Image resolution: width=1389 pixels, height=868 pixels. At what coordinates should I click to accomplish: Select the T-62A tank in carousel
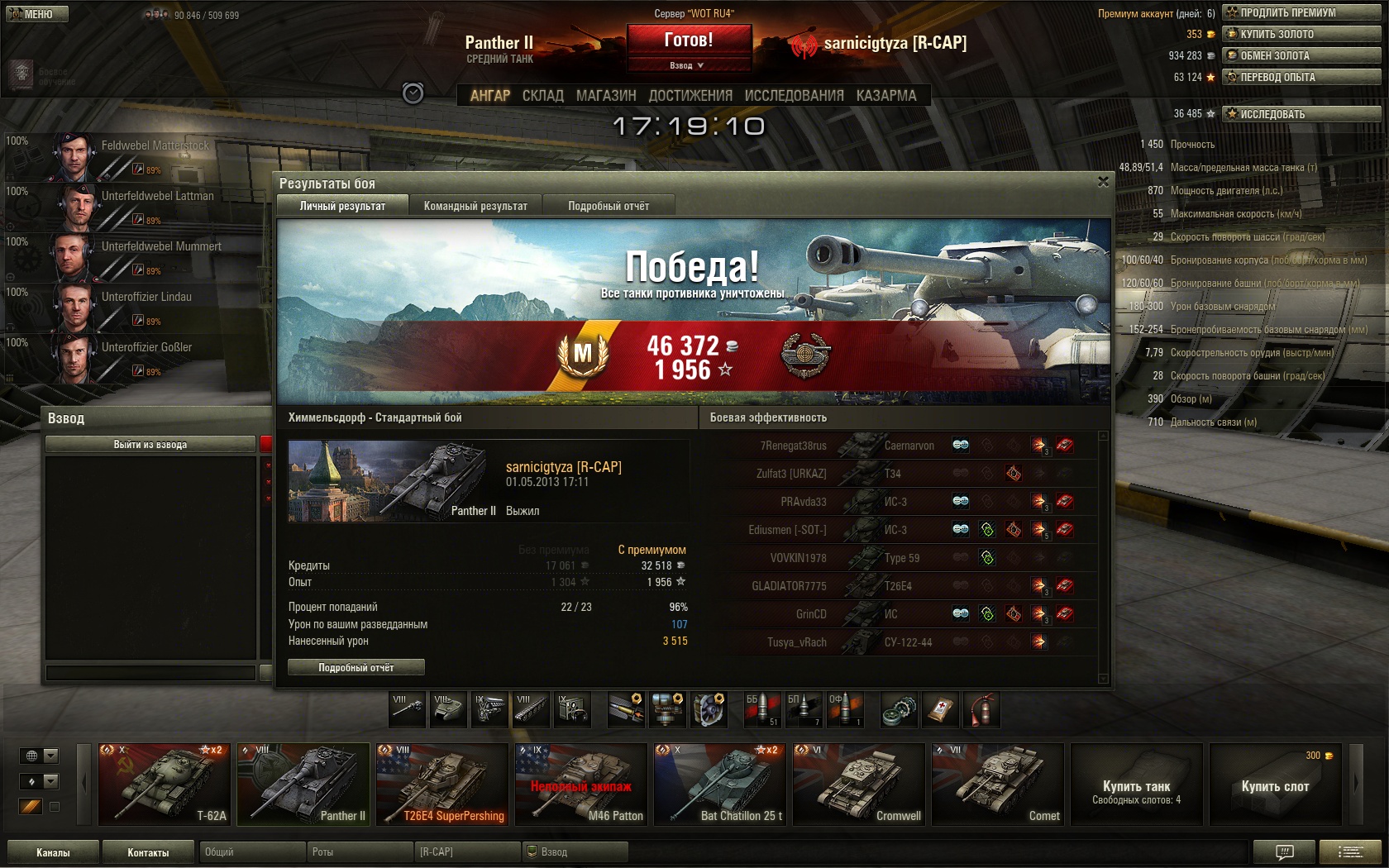164,785
